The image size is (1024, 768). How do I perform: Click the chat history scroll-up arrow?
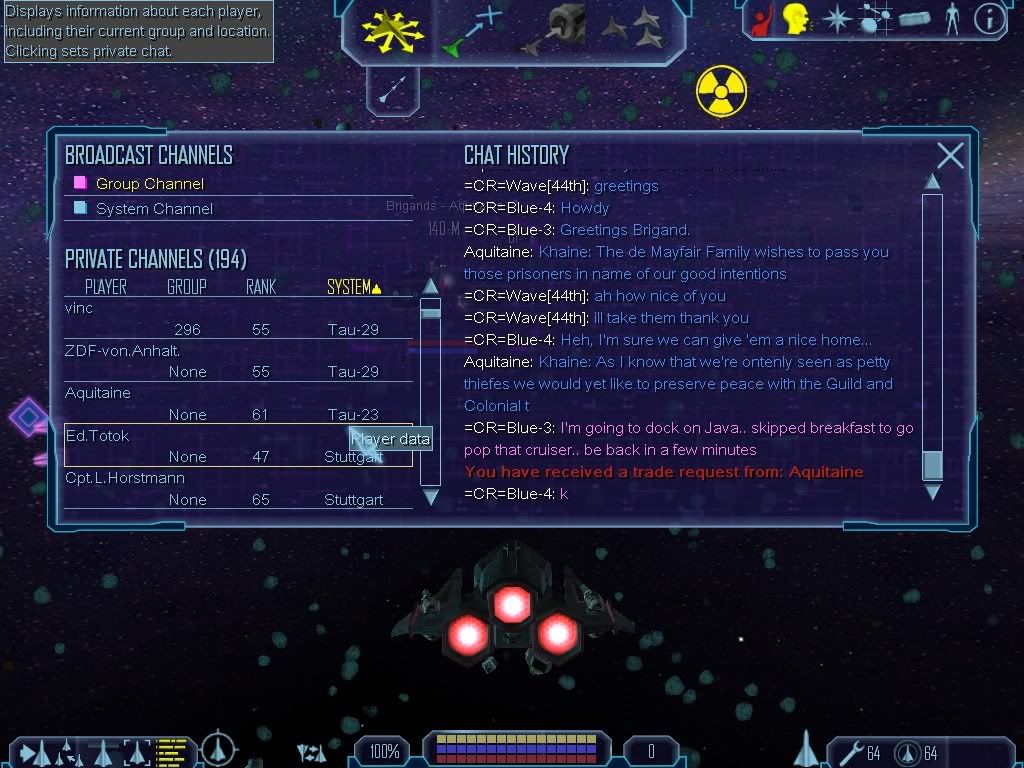click(932, 181)
